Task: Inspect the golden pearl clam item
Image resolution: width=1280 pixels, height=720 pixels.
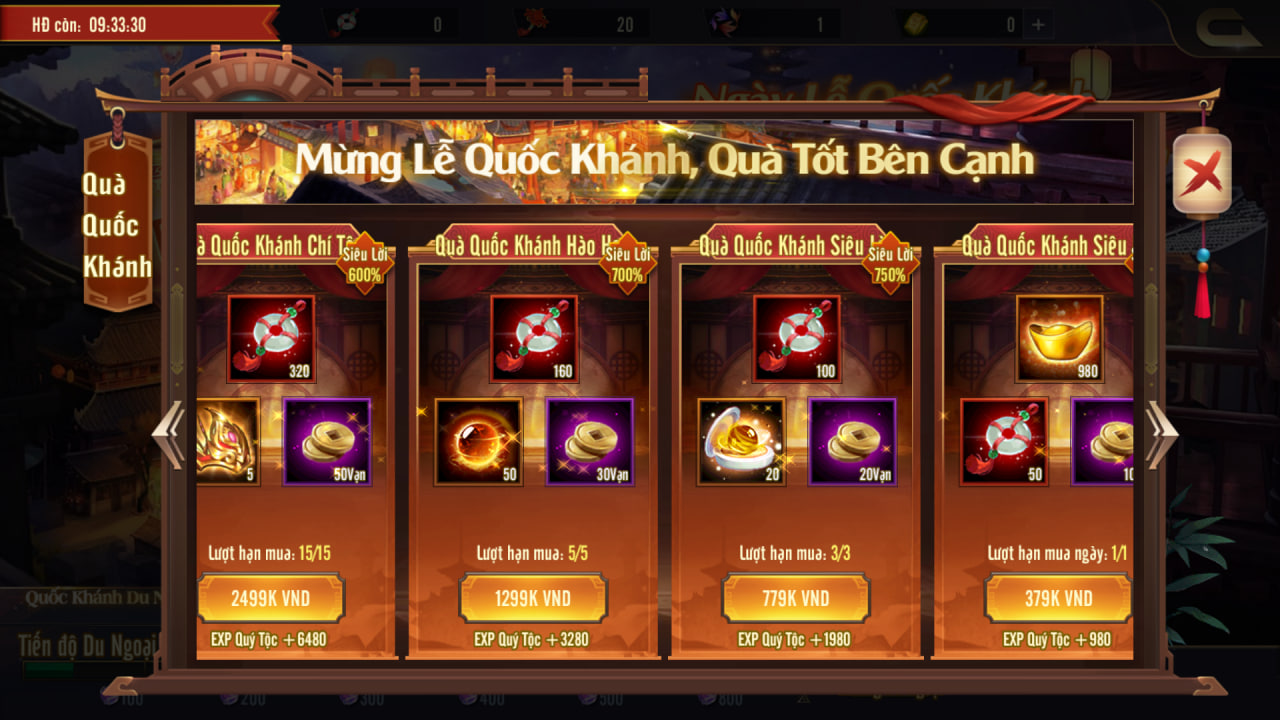Action: pyautogui.click(x=741, y=441)
